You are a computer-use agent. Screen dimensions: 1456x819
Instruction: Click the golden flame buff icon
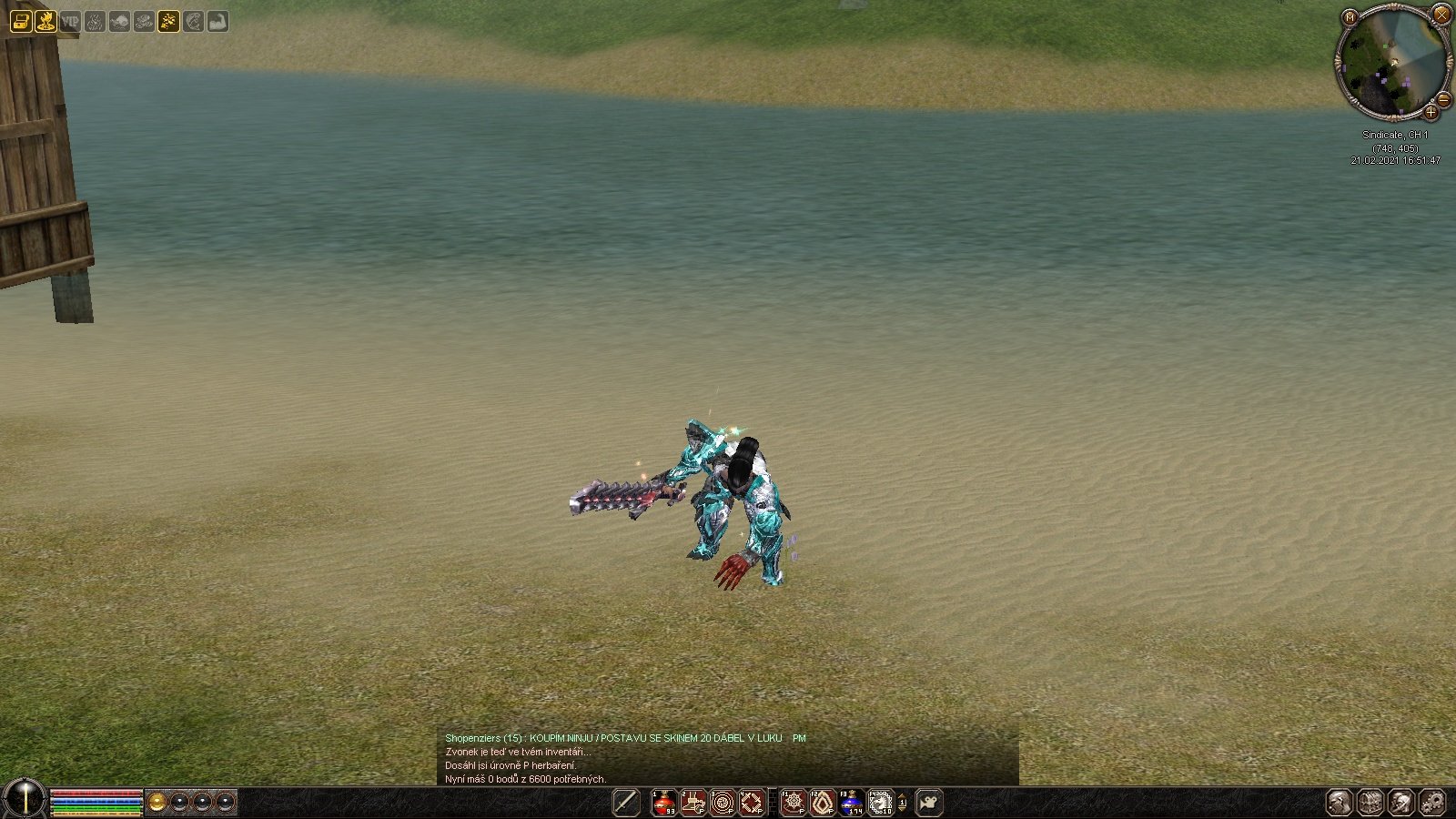click(x=45, y=21)
